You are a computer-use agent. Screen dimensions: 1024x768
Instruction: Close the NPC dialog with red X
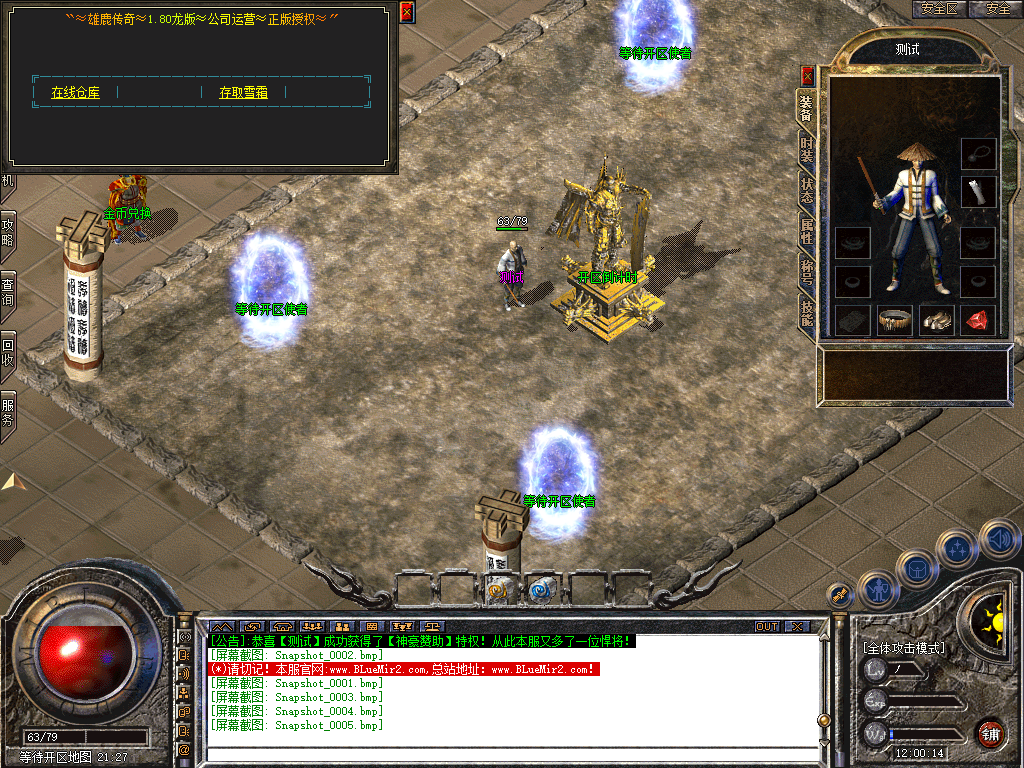pos(406,12)
